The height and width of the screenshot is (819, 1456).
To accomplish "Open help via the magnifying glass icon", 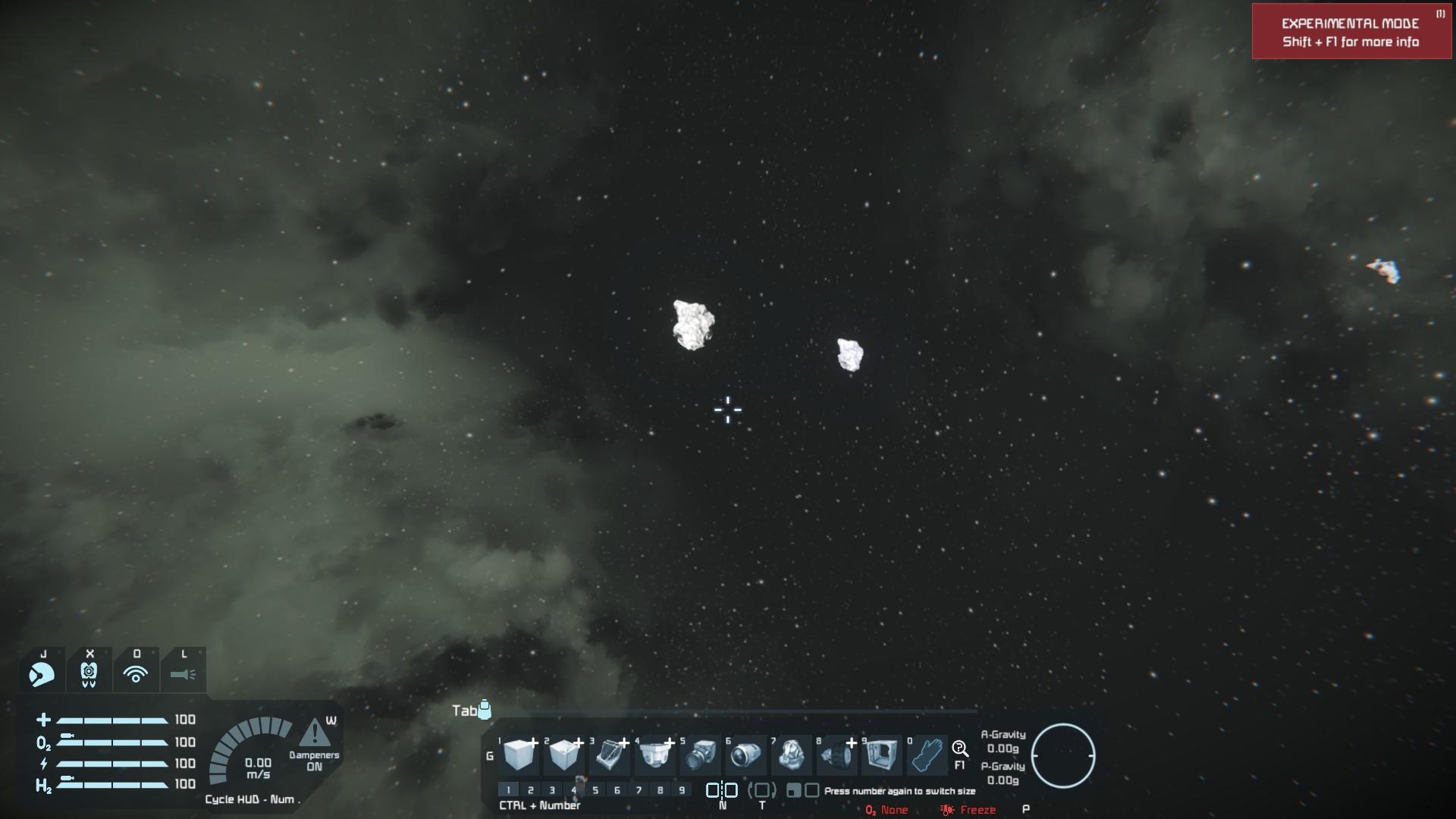I will click(x=959, y=749).
